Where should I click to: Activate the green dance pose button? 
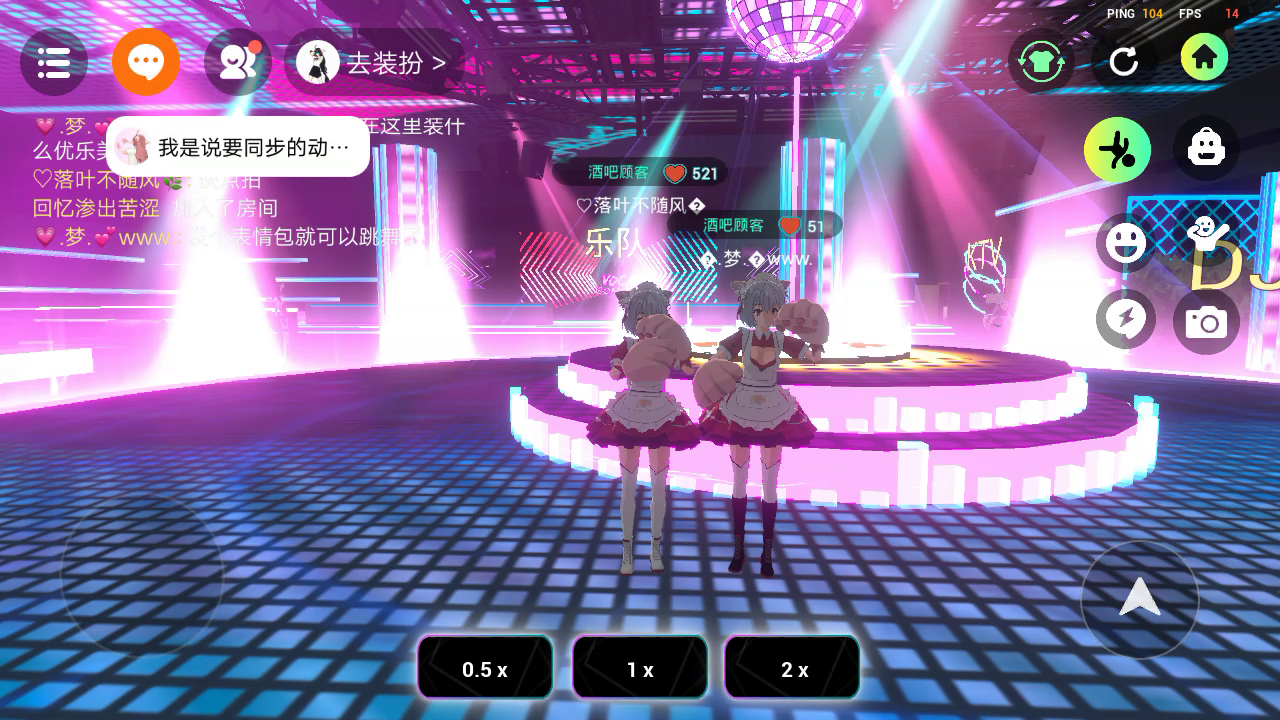point(1117,150)
